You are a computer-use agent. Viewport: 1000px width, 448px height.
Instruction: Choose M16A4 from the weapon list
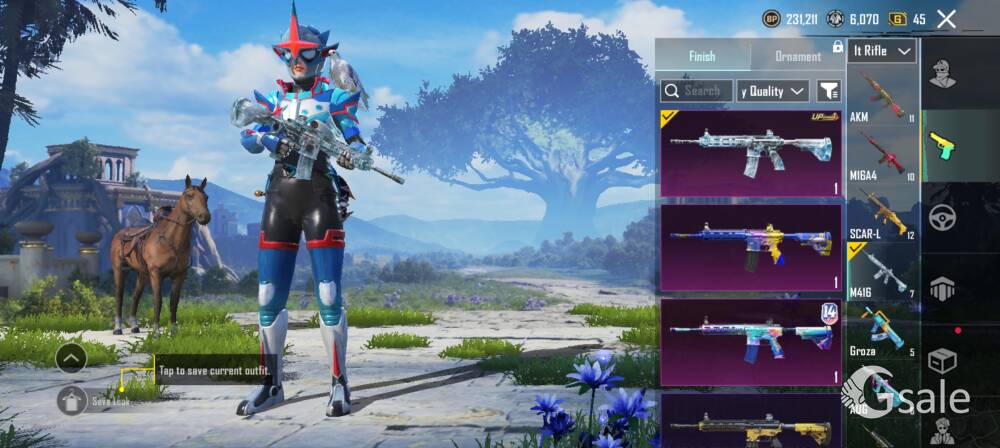[x=882, y=155]
